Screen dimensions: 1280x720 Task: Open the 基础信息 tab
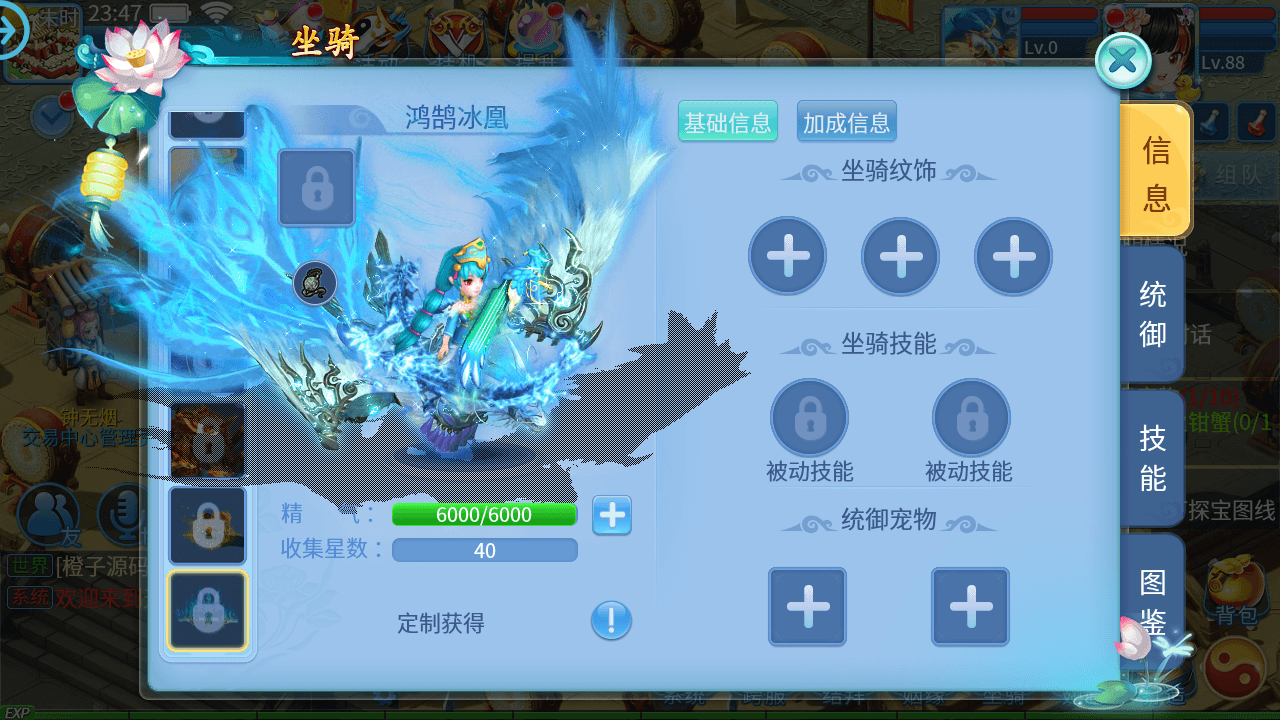pos(727,120)
